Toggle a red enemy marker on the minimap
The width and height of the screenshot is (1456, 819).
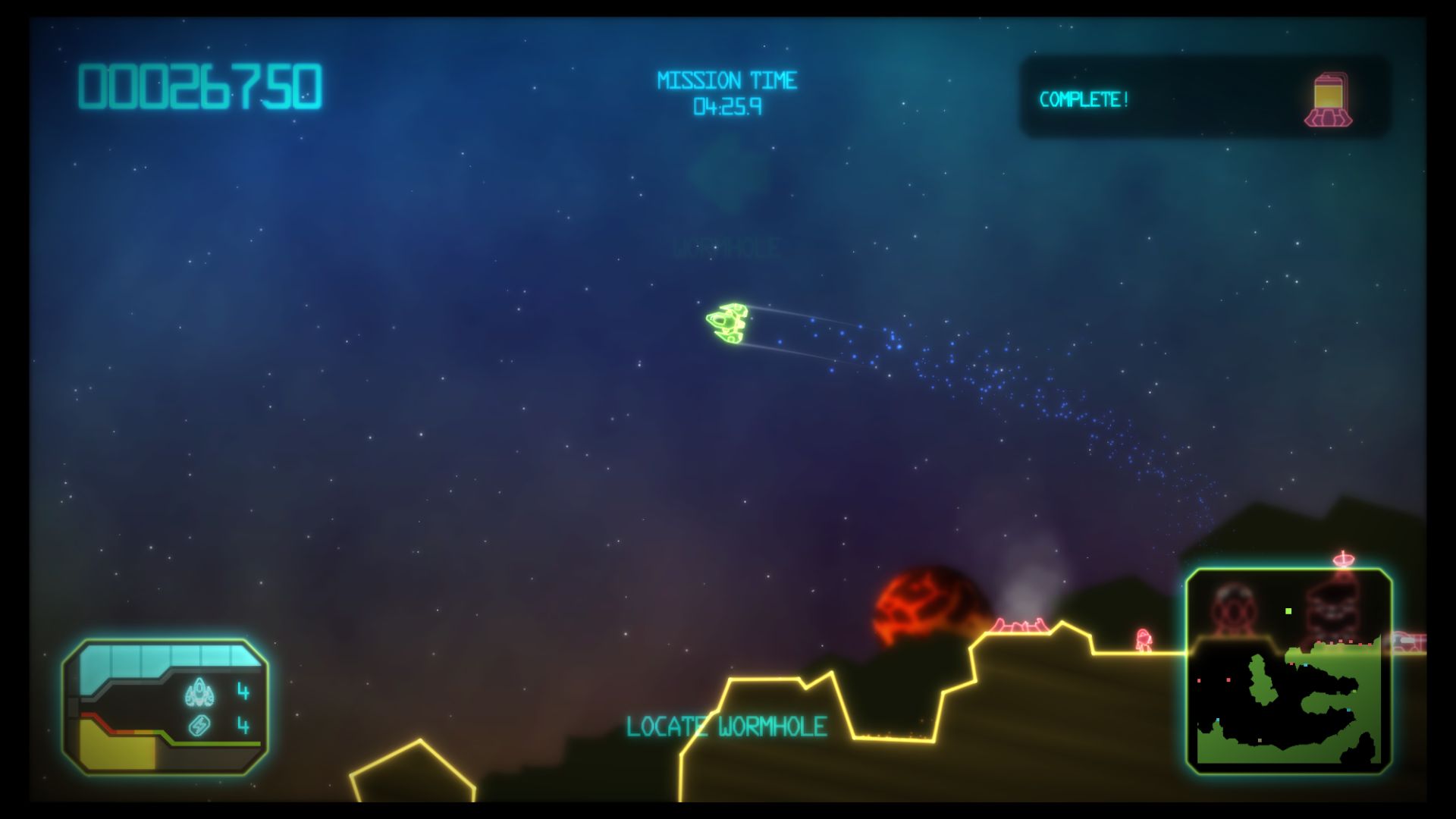point(1228,679)
